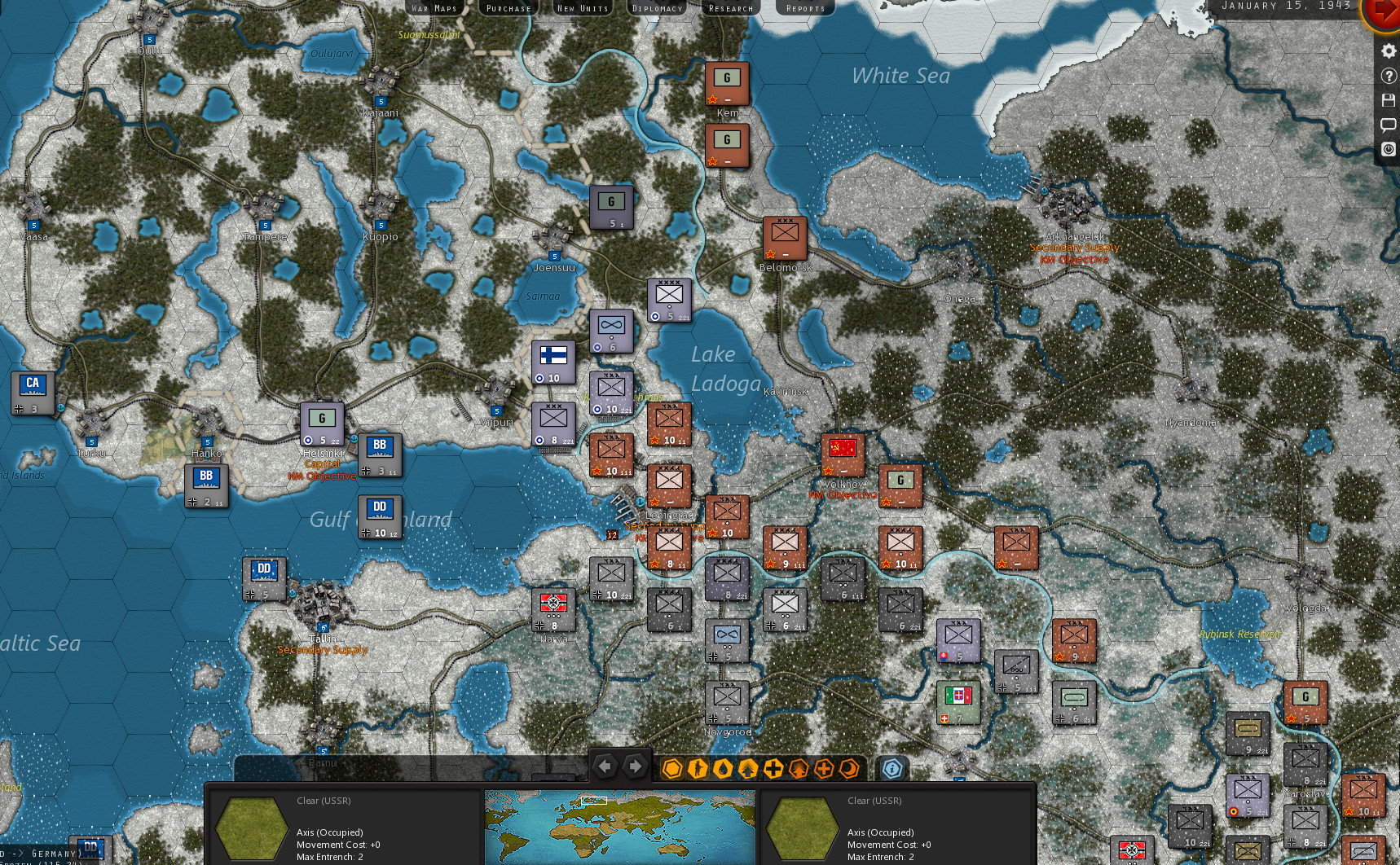This screenshot has height=865, width=1400.
Task: Toggle the hexagon terrain overlay icon
Action: 673,768
